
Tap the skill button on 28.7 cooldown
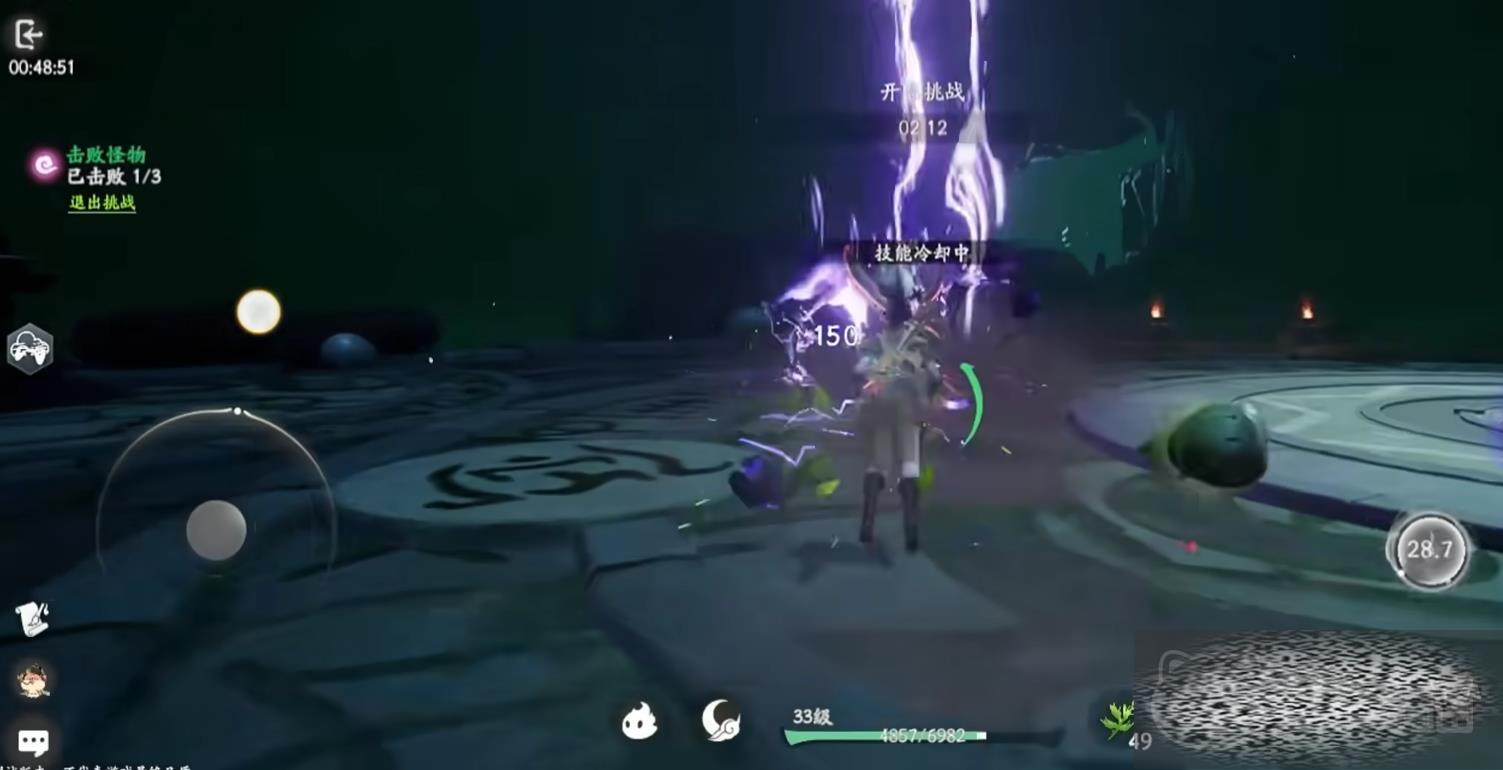tap(1429, 549)
